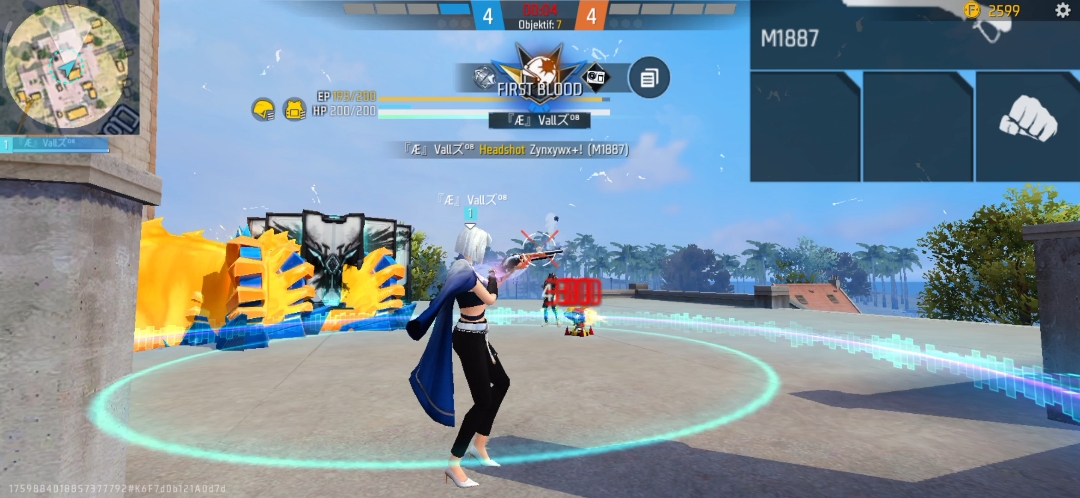The image size is (1080, 498).
Task: Tap the yellow vest armor icon
Action: (294, 109)
